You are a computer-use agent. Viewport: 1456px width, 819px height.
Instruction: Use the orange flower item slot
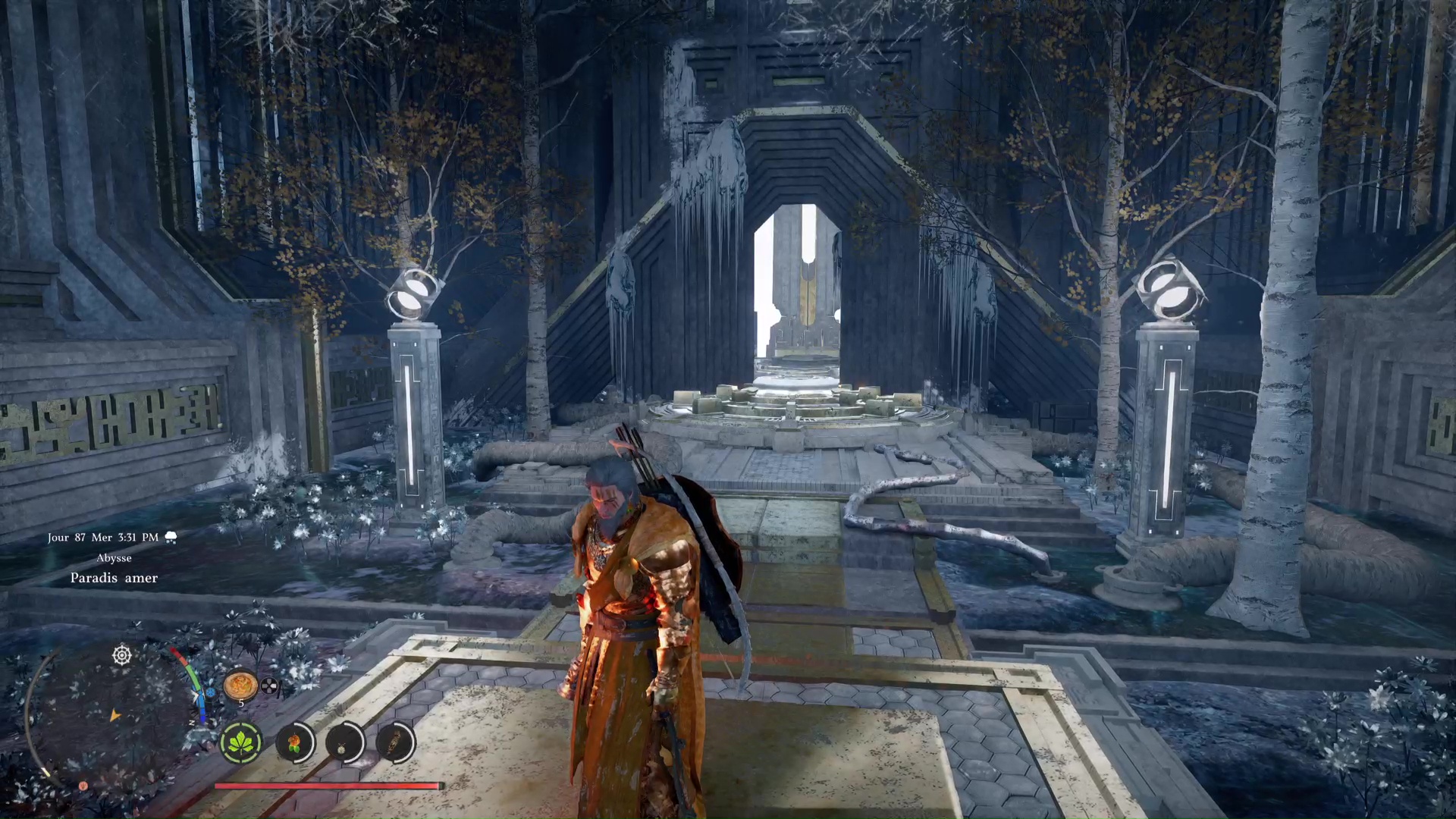coord(294,742)
